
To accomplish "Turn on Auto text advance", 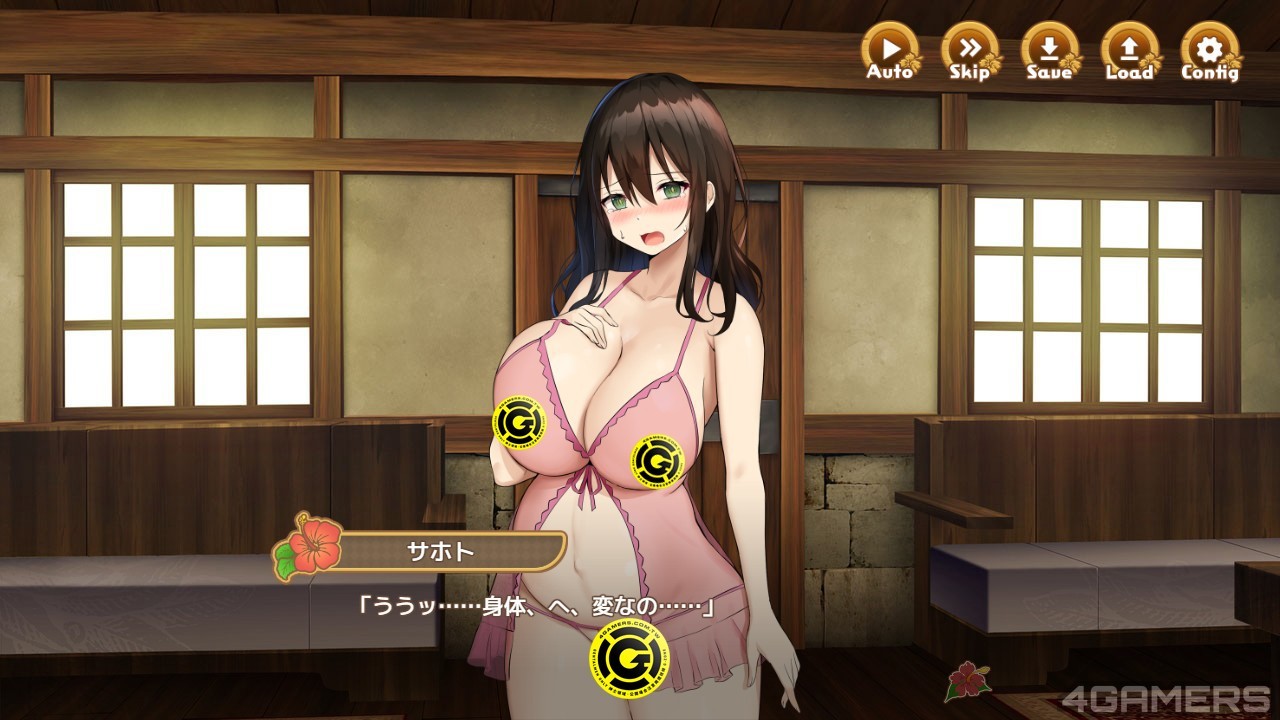I will point(889,50).
